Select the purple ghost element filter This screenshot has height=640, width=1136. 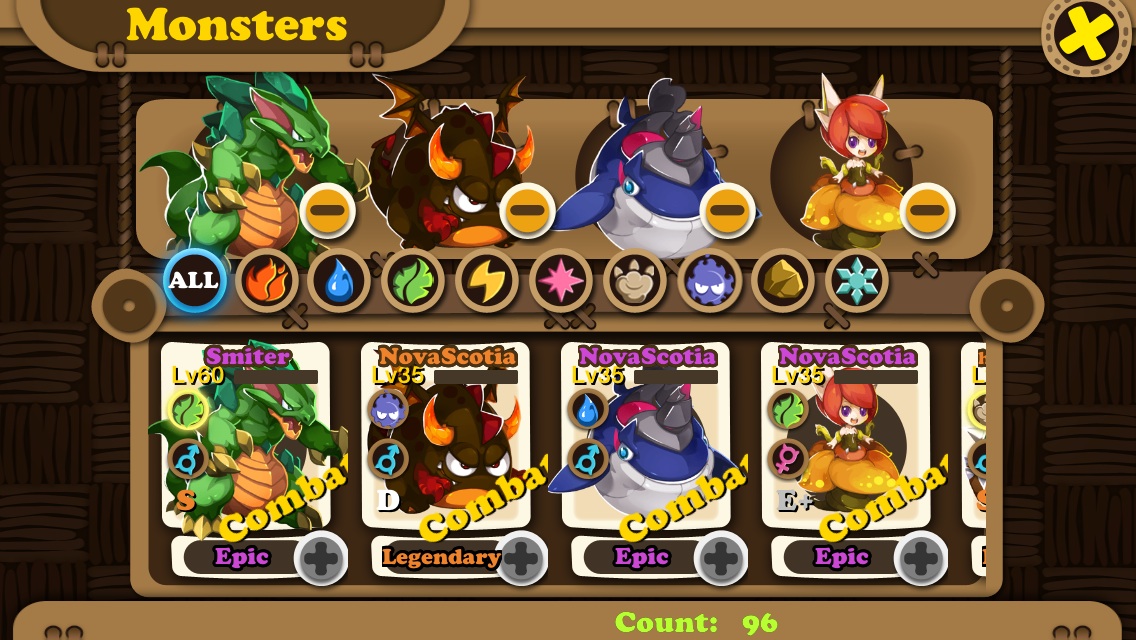point(709,281)
